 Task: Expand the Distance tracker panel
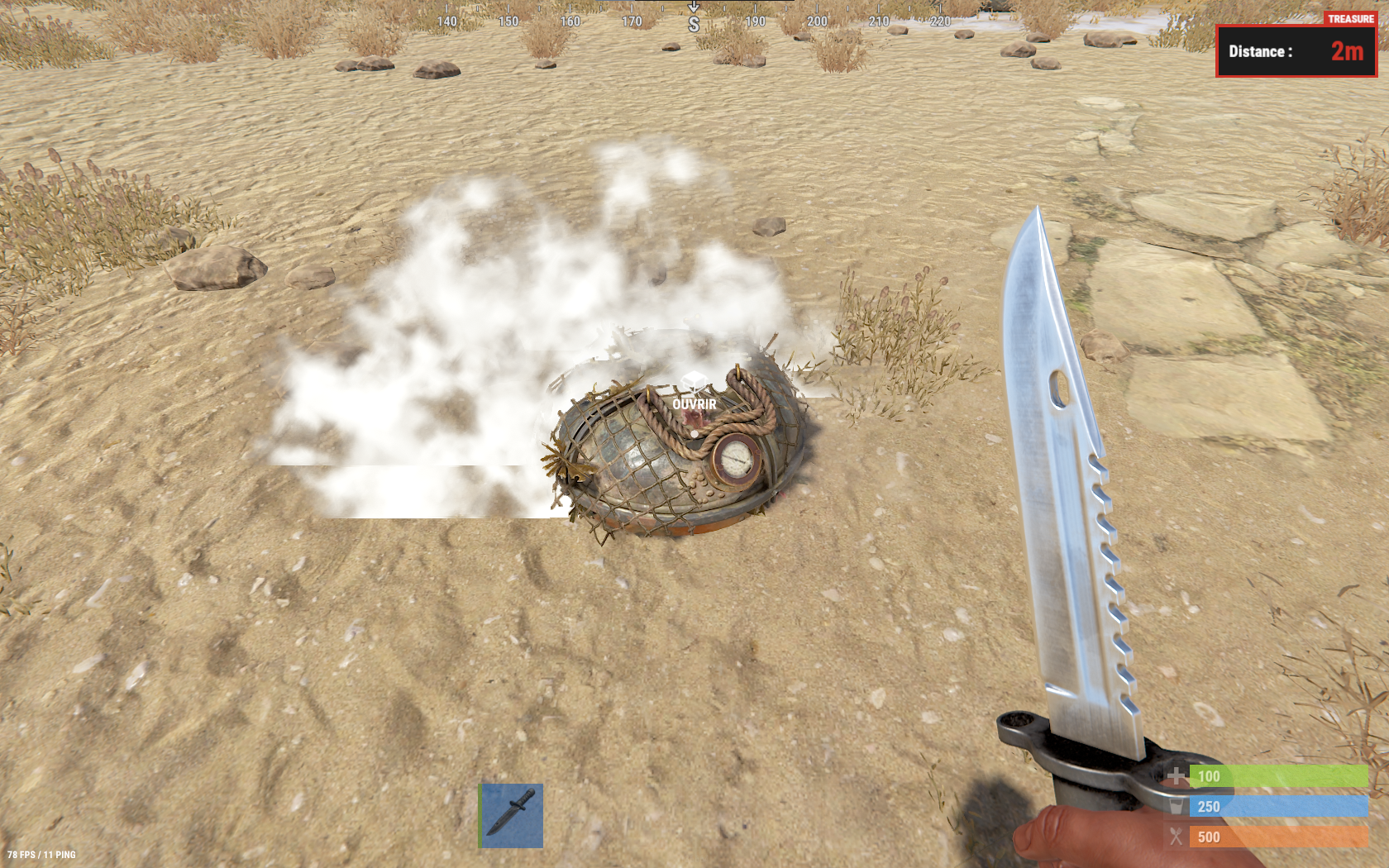click(1296, 51)
